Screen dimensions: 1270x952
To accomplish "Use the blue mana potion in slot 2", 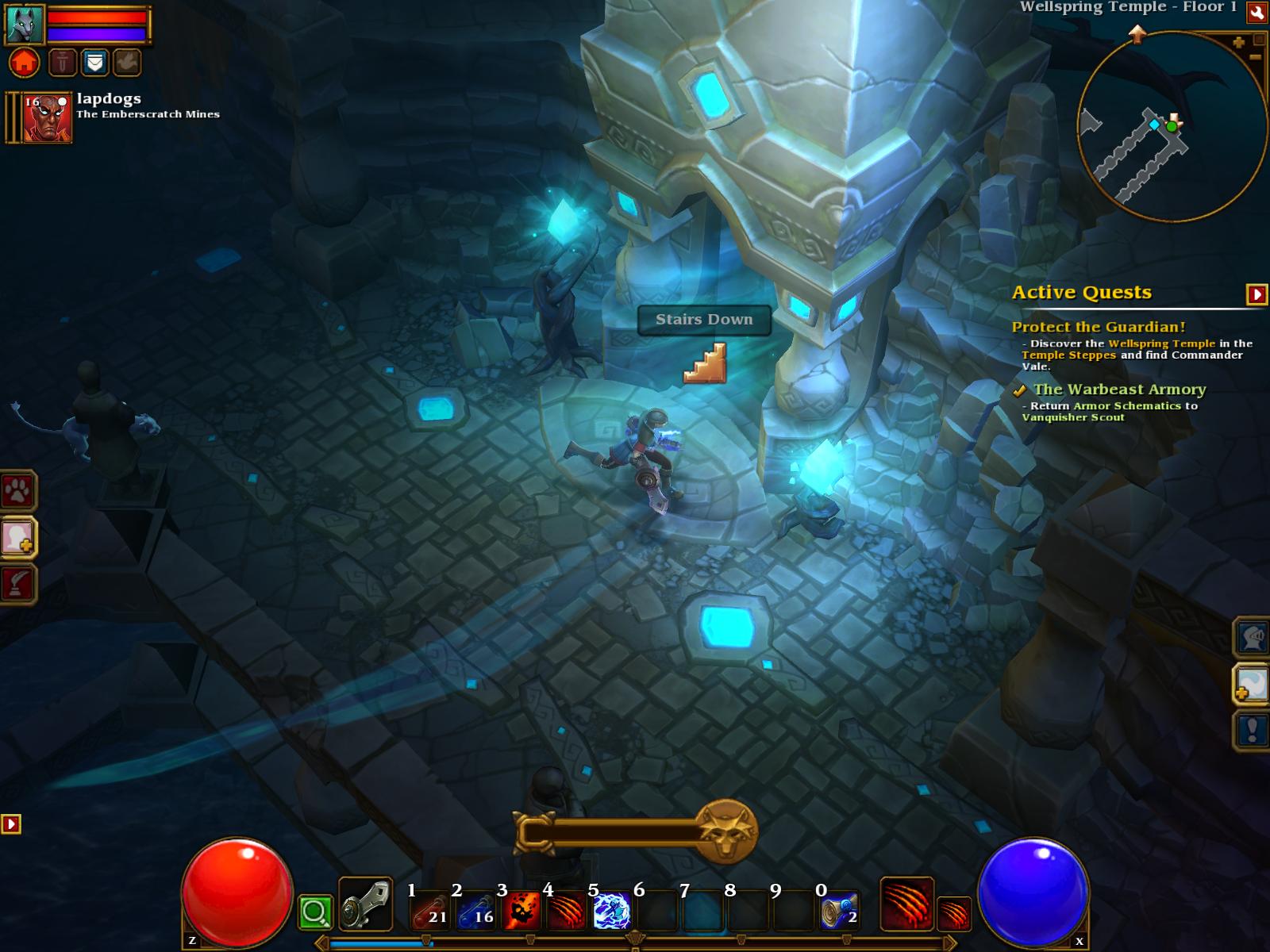I will click(475, 911).
